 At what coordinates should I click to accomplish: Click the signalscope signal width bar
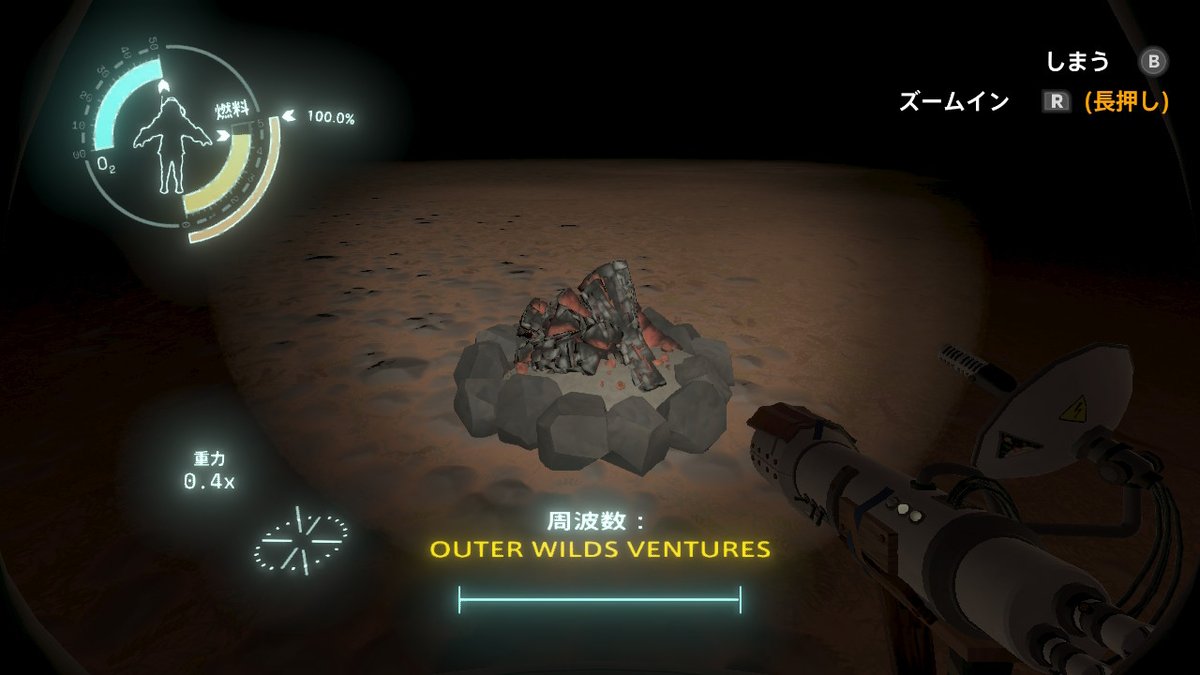[599, 600]
